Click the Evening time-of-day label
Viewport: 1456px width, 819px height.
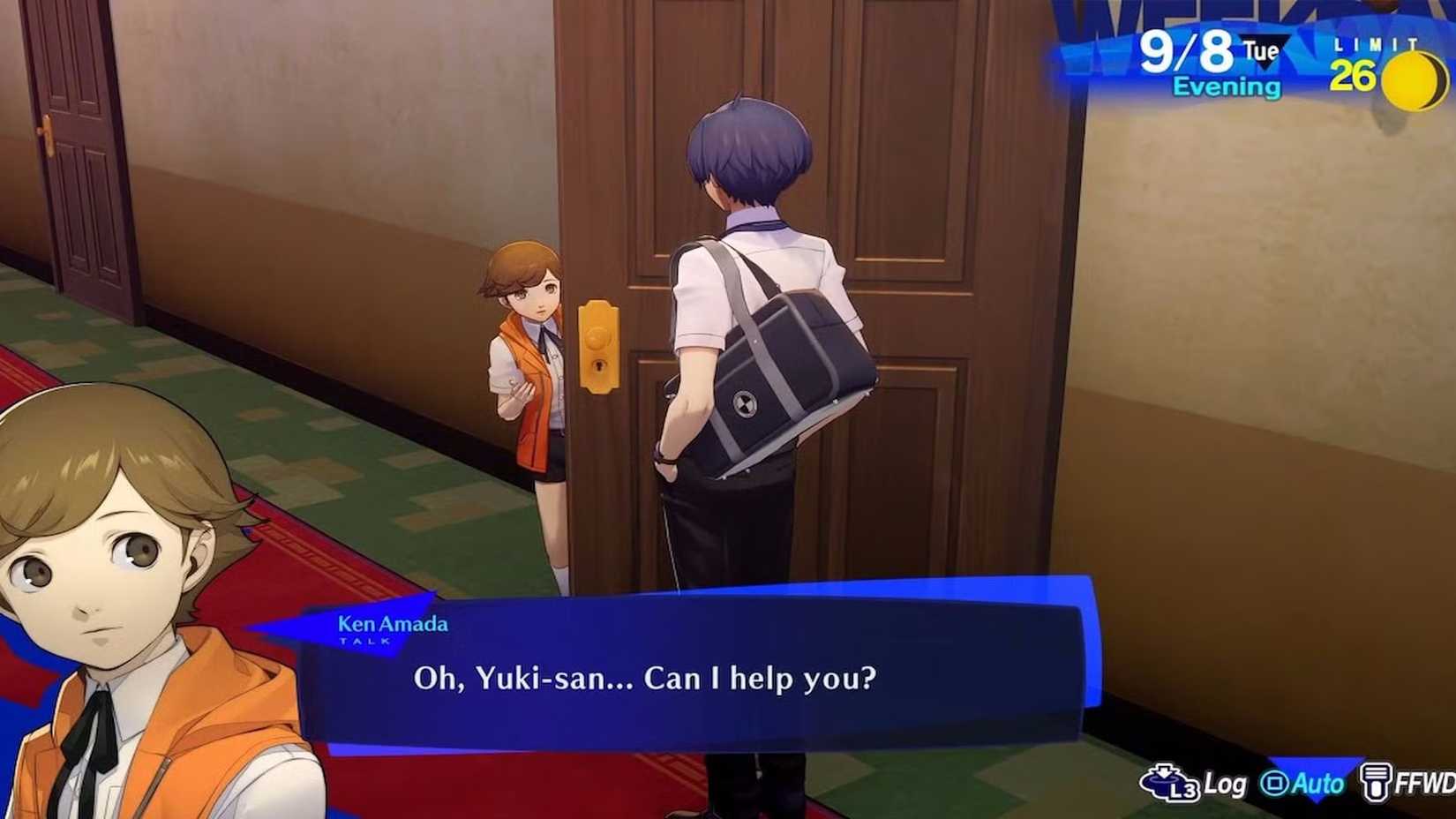[1227, 86]
